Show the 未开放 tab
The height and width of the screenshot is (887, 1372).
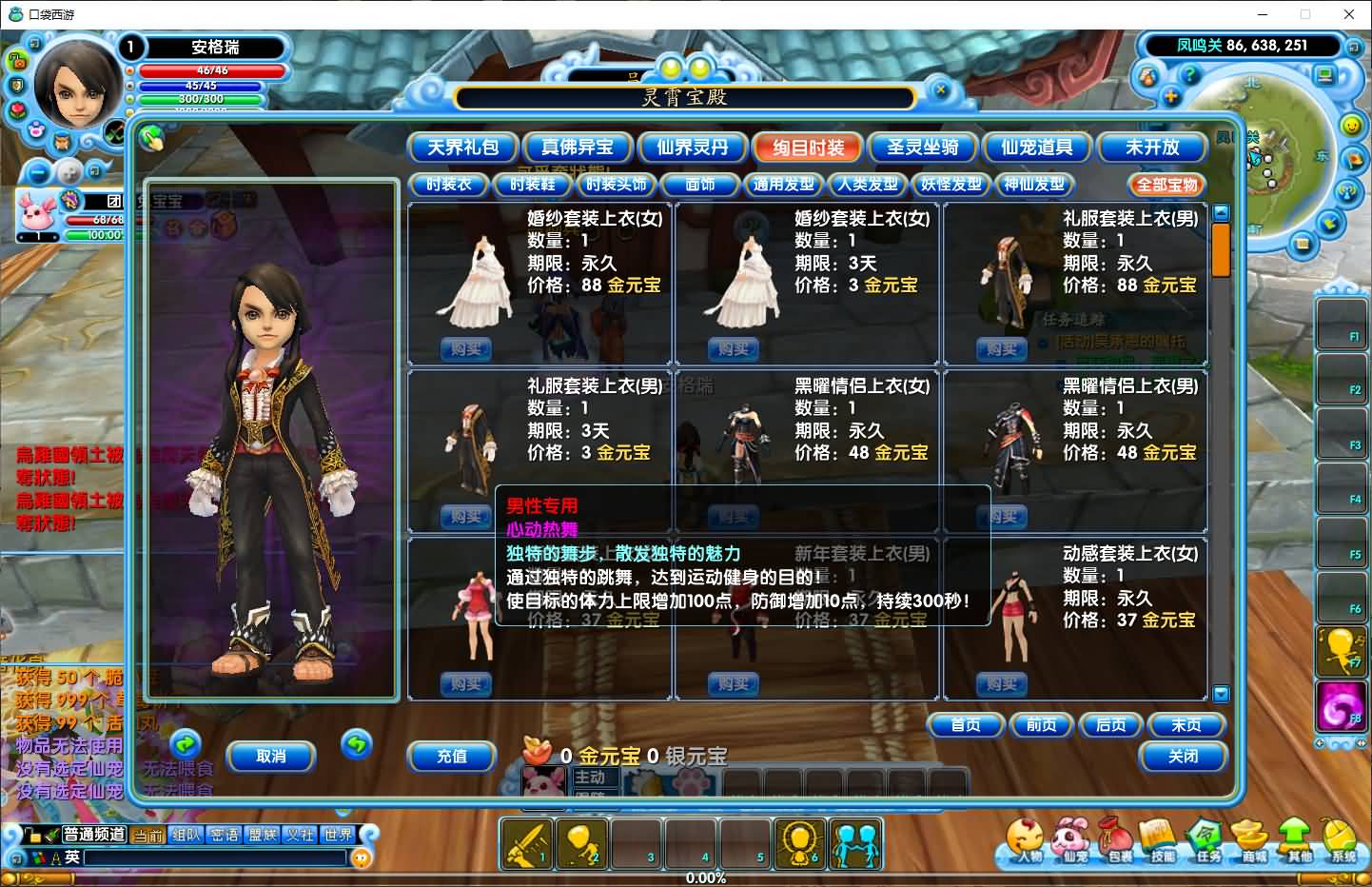[x=1151, y=148]
